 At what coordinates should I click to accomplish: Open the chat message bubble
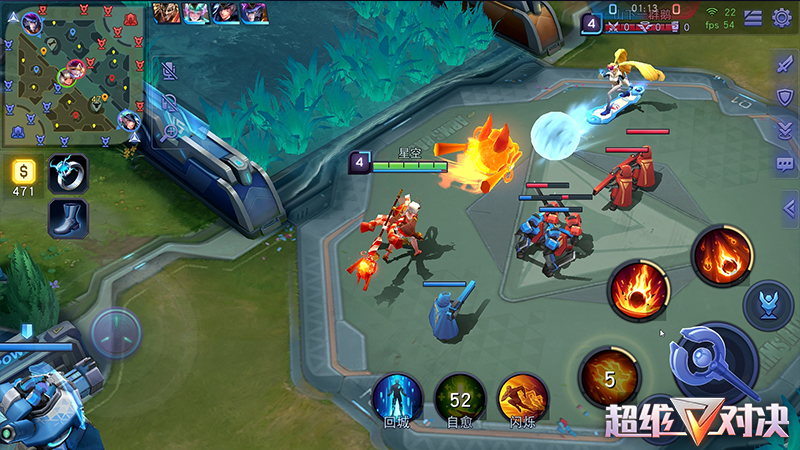[785, 162]
